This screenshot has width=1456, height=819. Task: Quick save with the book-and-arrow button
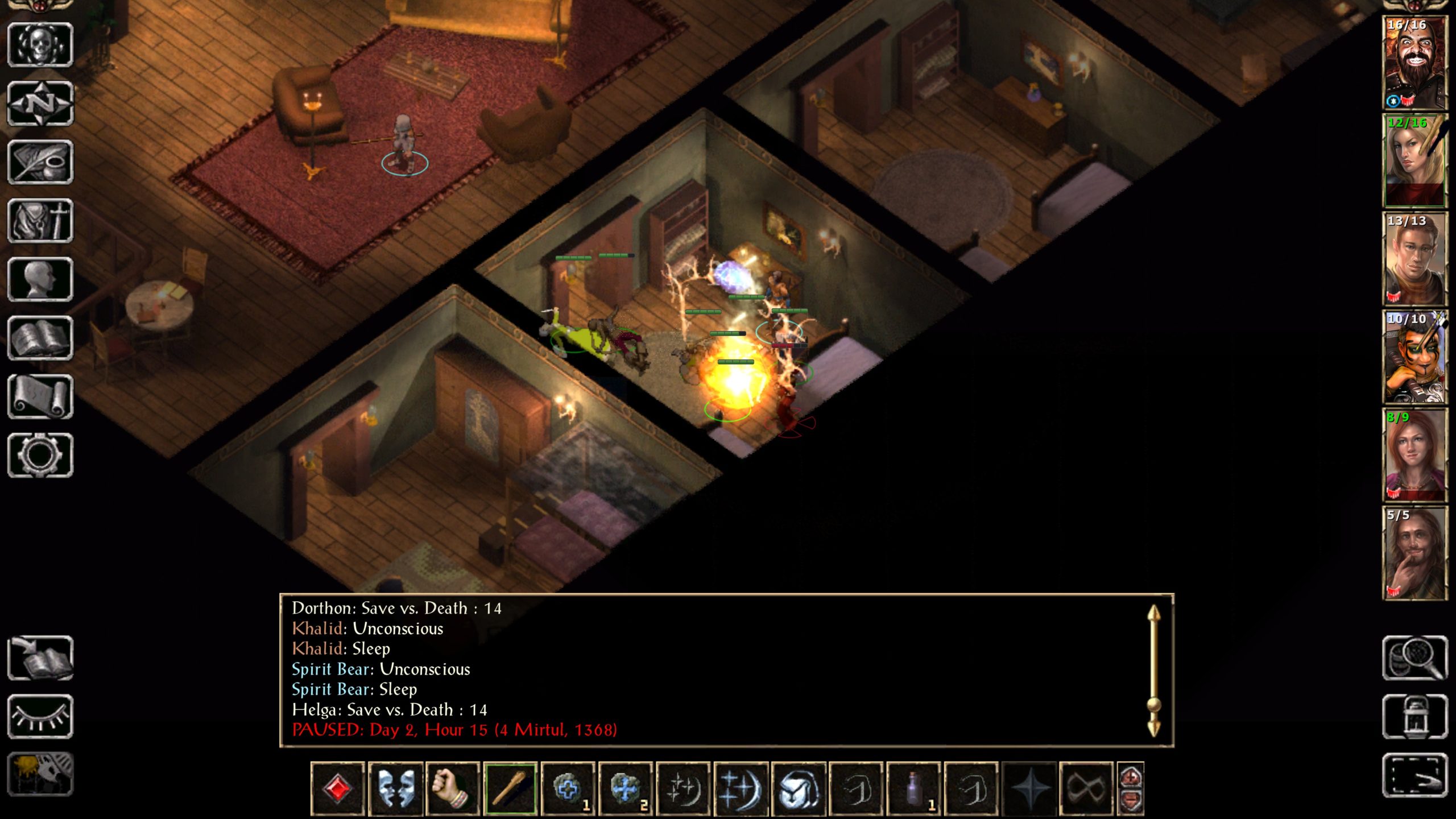point(40,658)
